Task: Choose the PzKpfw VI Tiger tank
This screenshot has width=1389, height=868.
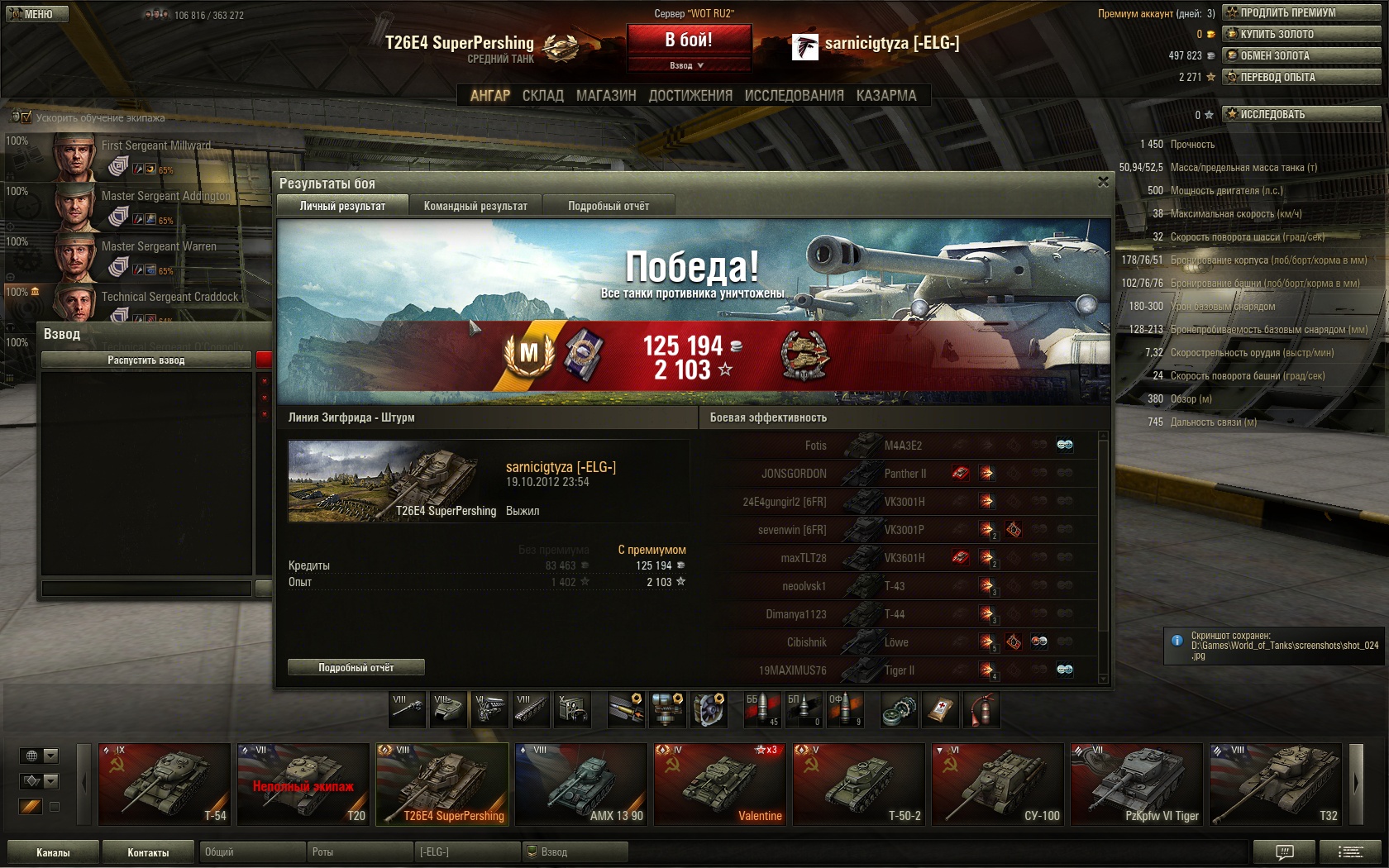Action: click(x=1136, y=784)
